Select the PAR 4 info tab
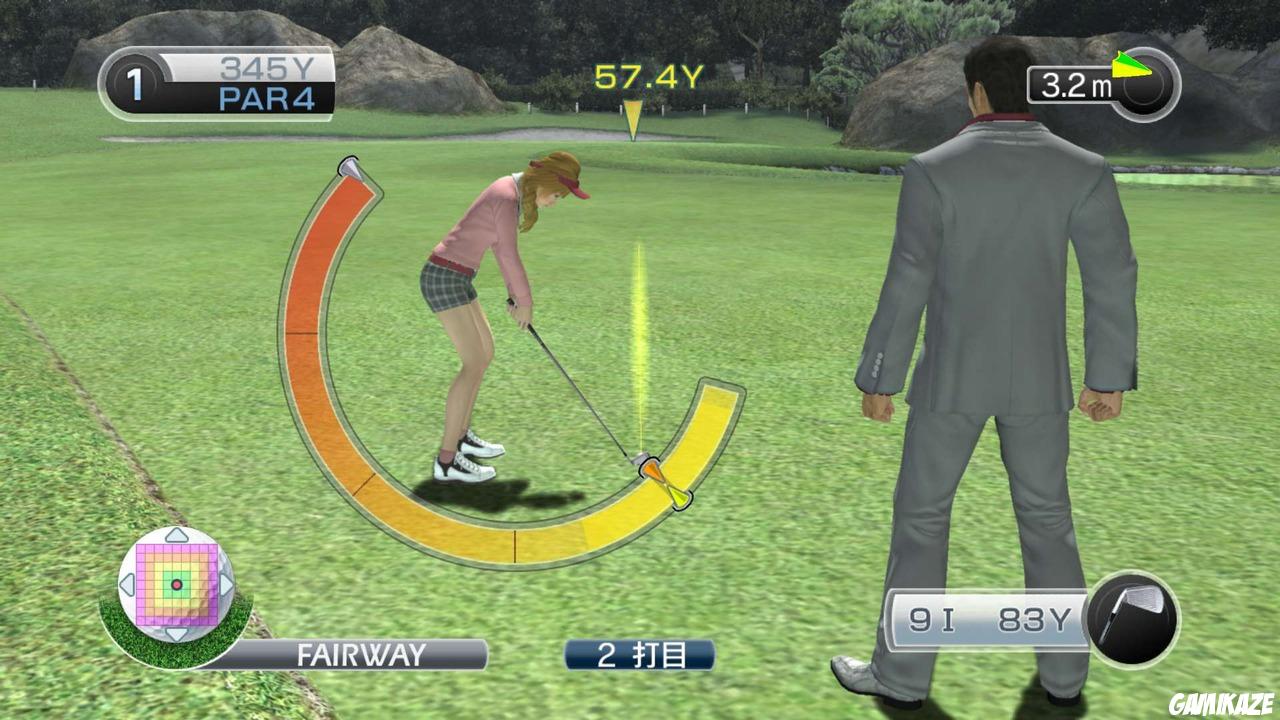Viewport: 1280px width, 720px height. 265,97
